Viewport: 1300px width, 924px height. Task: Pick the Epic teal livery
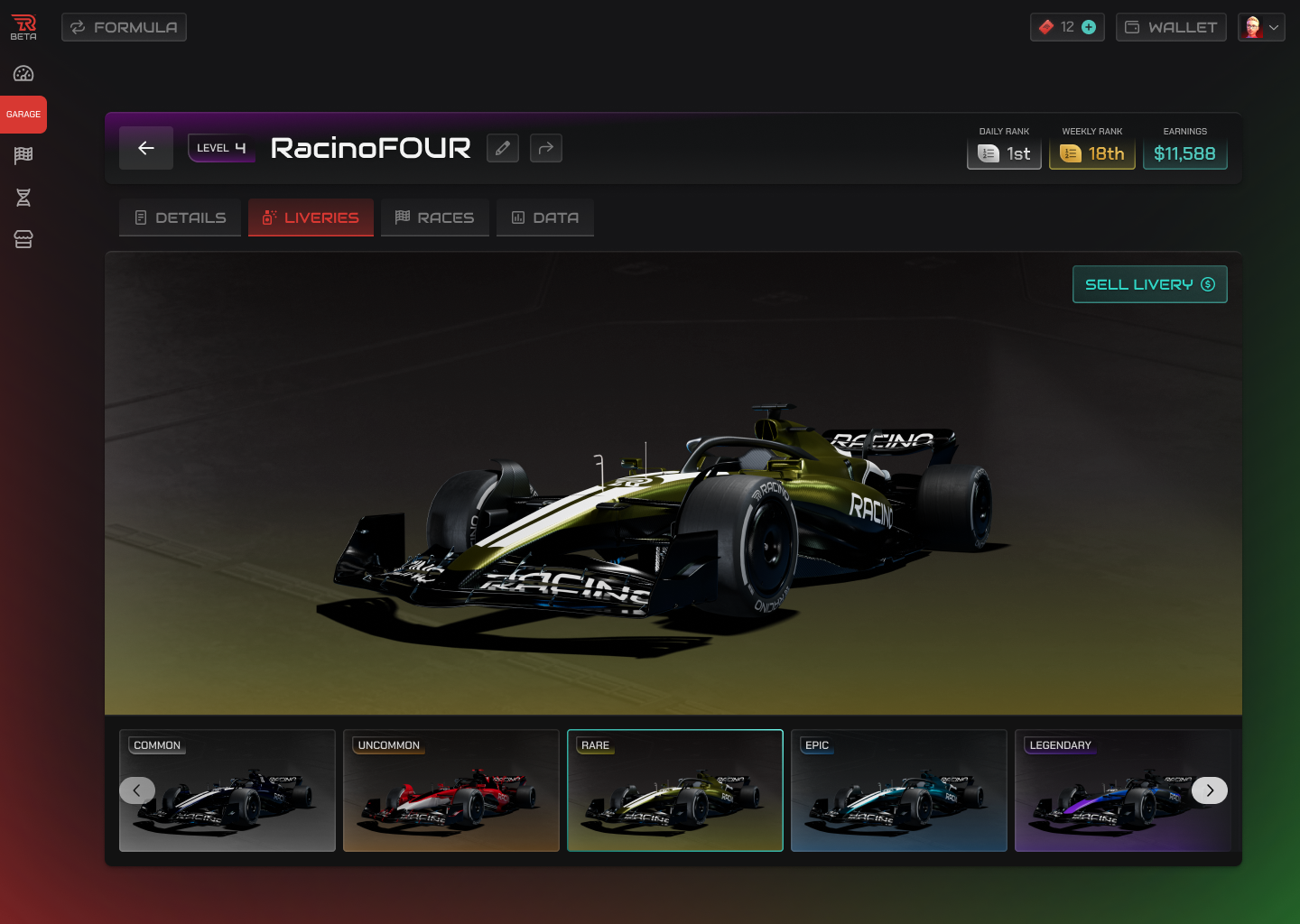[899, 790]
